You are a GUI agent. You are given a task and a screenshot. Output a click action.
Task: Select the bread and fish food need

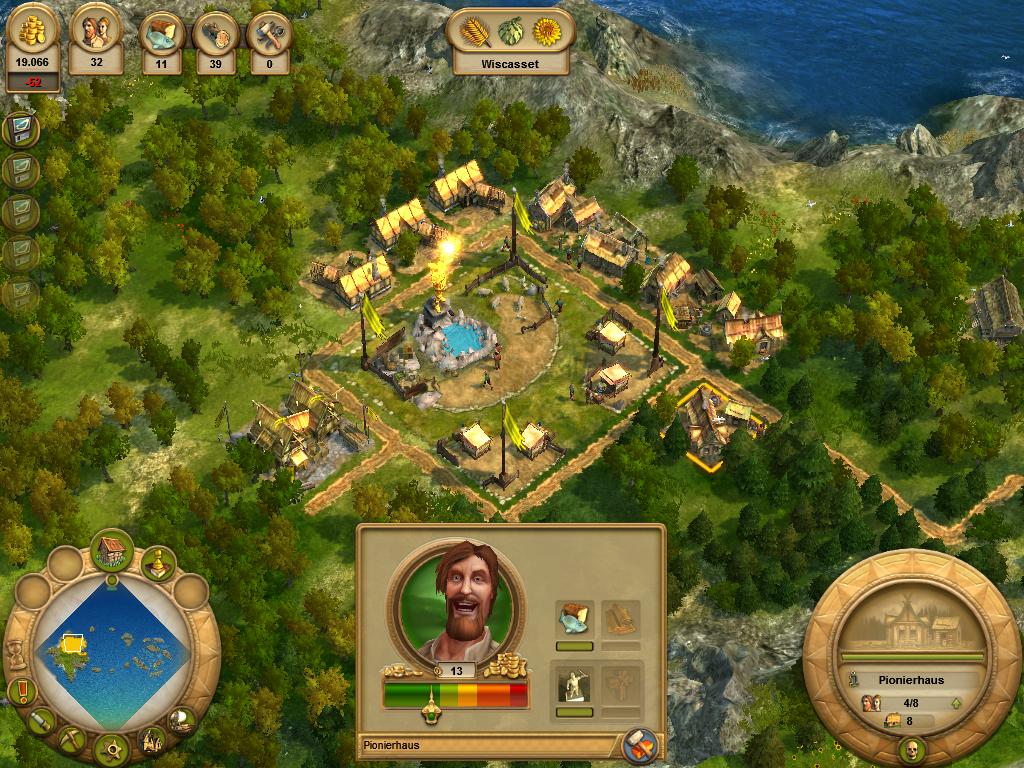point(574,620)
